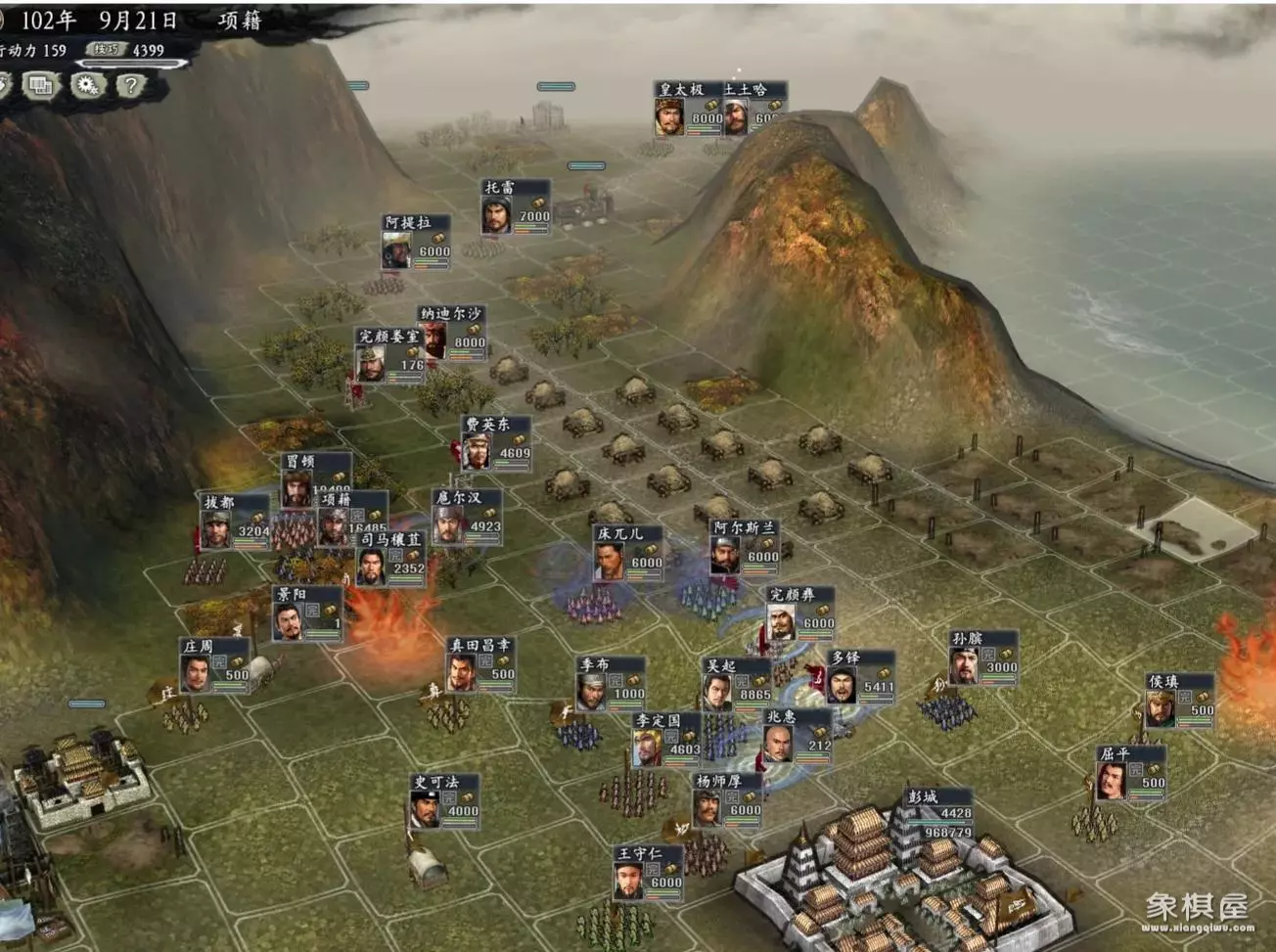Select the 皇太极 unit nameplate
This screenshot has width=1276, height=952.
tap(688, 109)
